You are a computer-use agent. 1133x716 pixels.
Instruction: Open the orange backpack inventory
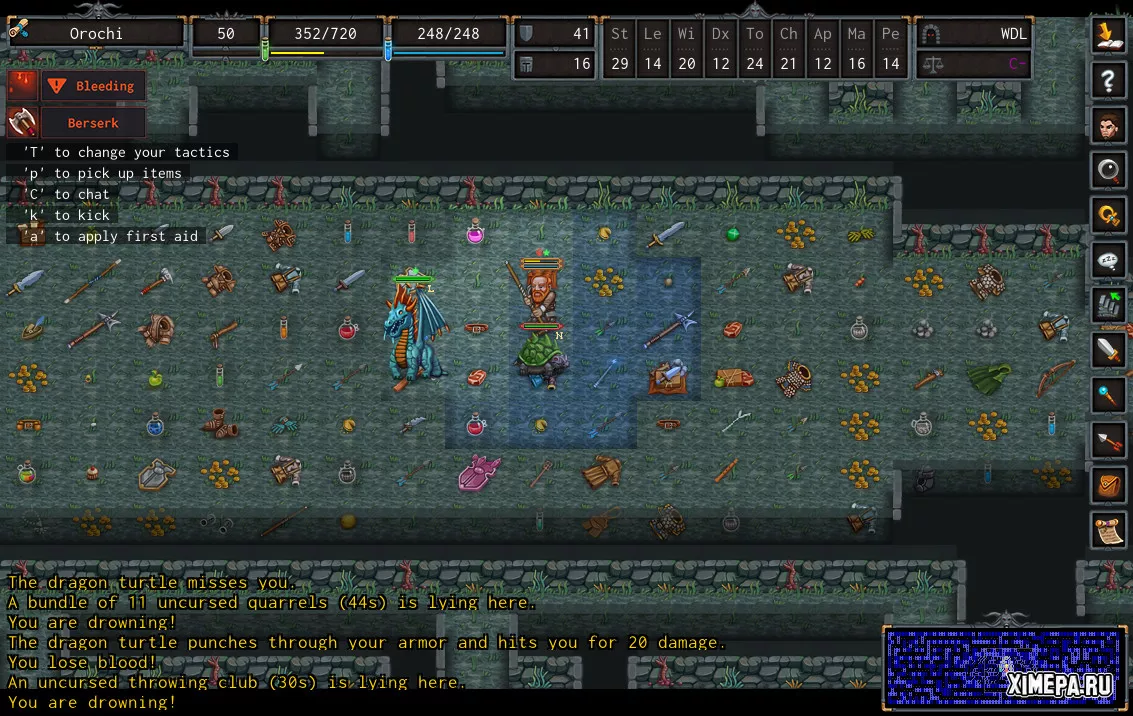1108,486
